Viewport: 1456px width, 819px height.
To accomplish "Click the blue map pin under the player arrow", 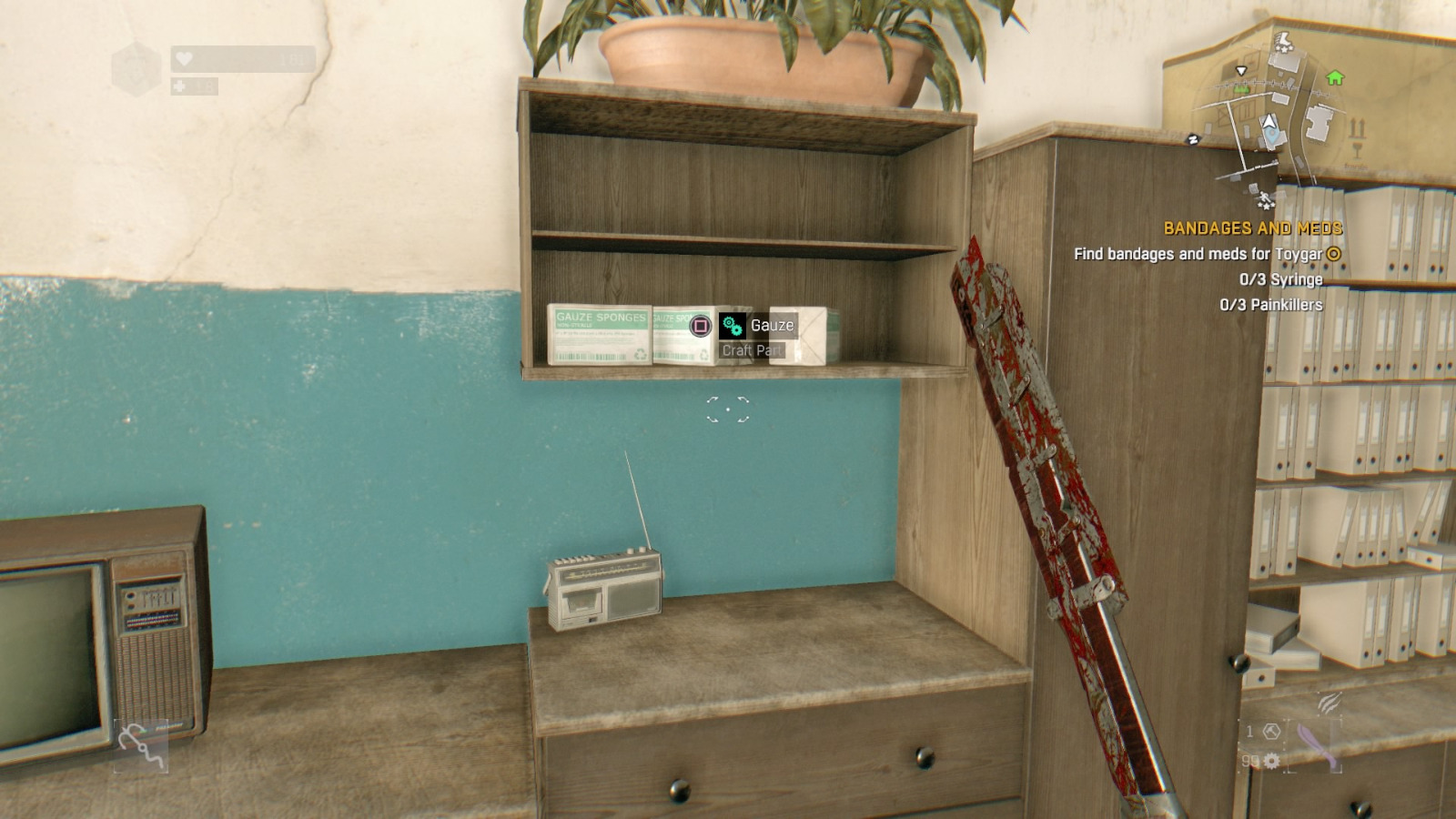I will (x=1271, y=135).
